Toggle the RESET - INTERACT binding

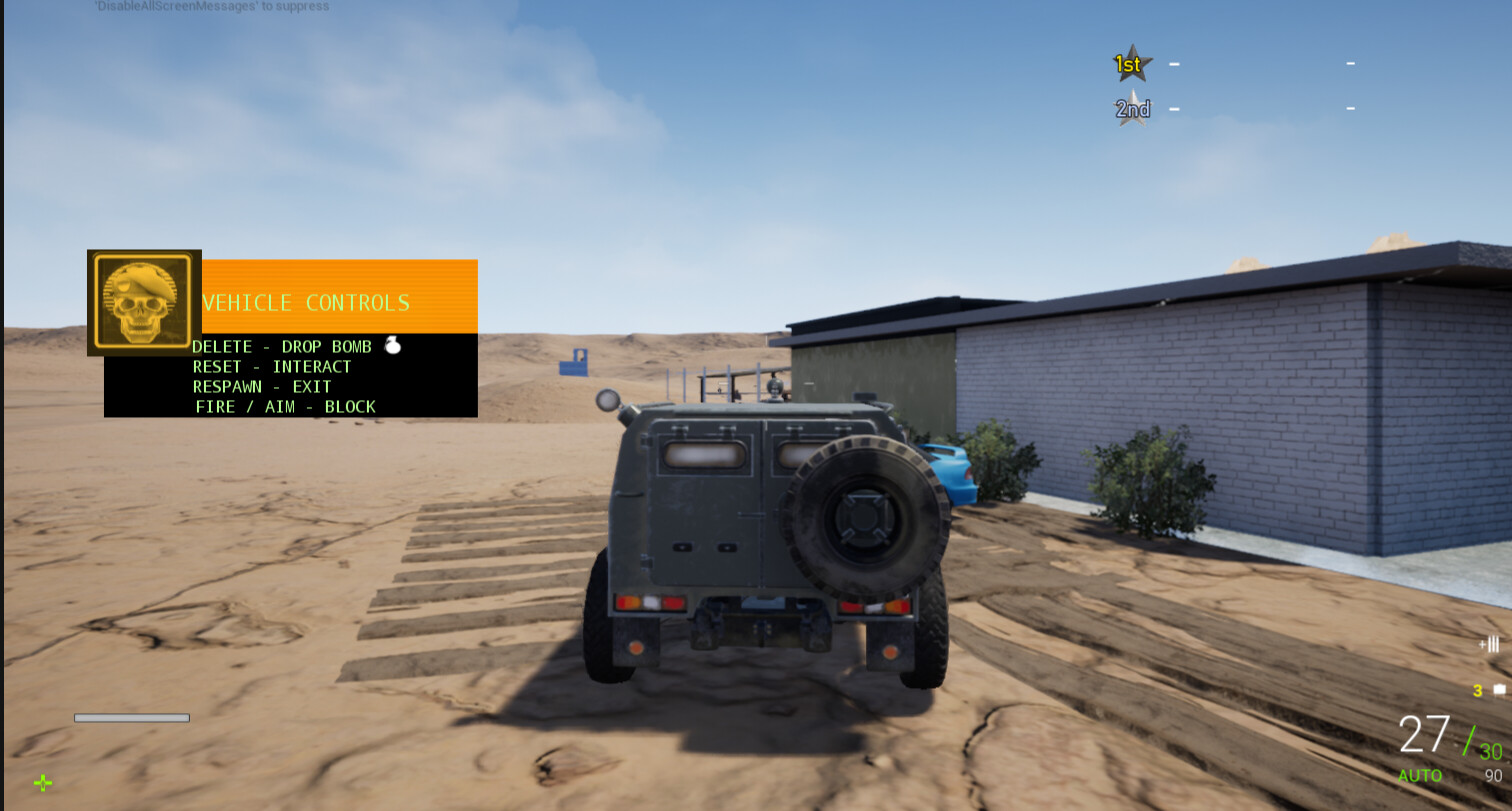pyautogui.click(x=272, y=366)
